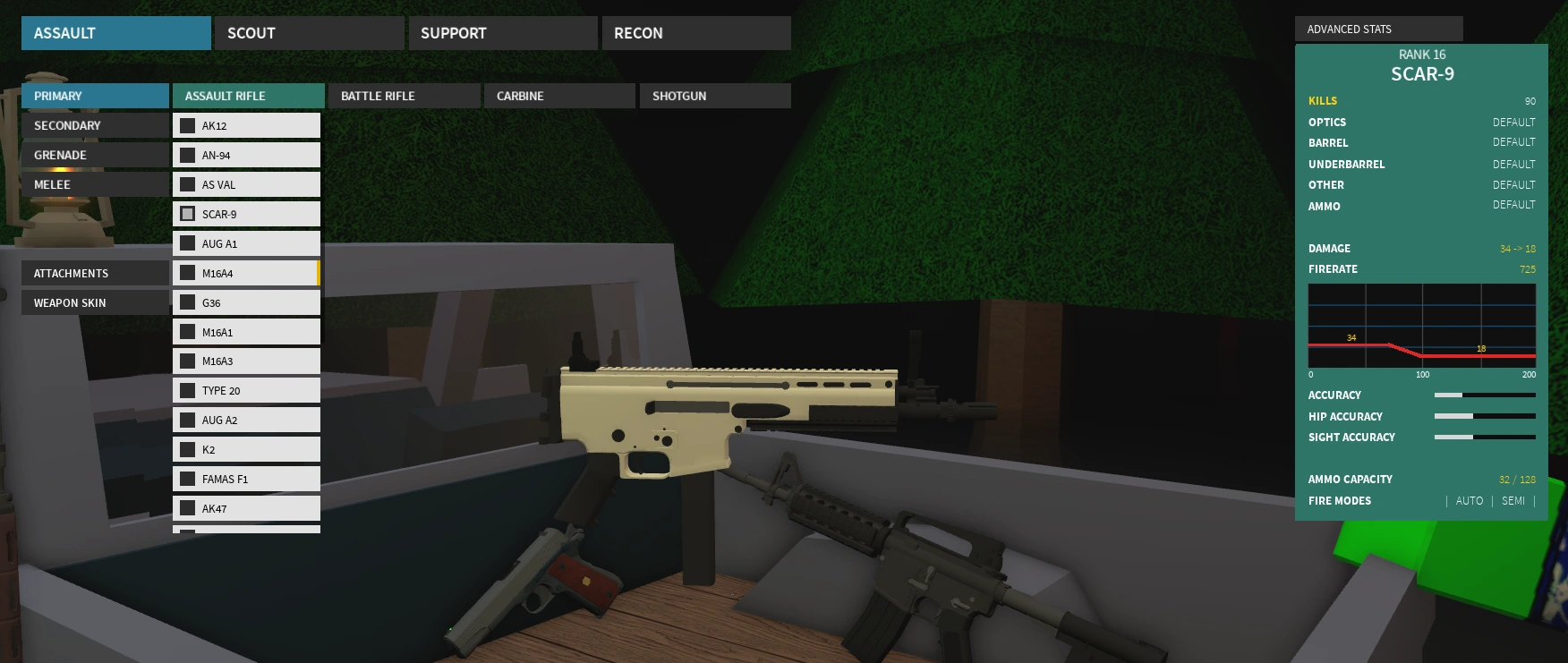The image size is (1568, 663).
Task: Open the OPTICS attachment dropdown
Action: [1423, 122]
